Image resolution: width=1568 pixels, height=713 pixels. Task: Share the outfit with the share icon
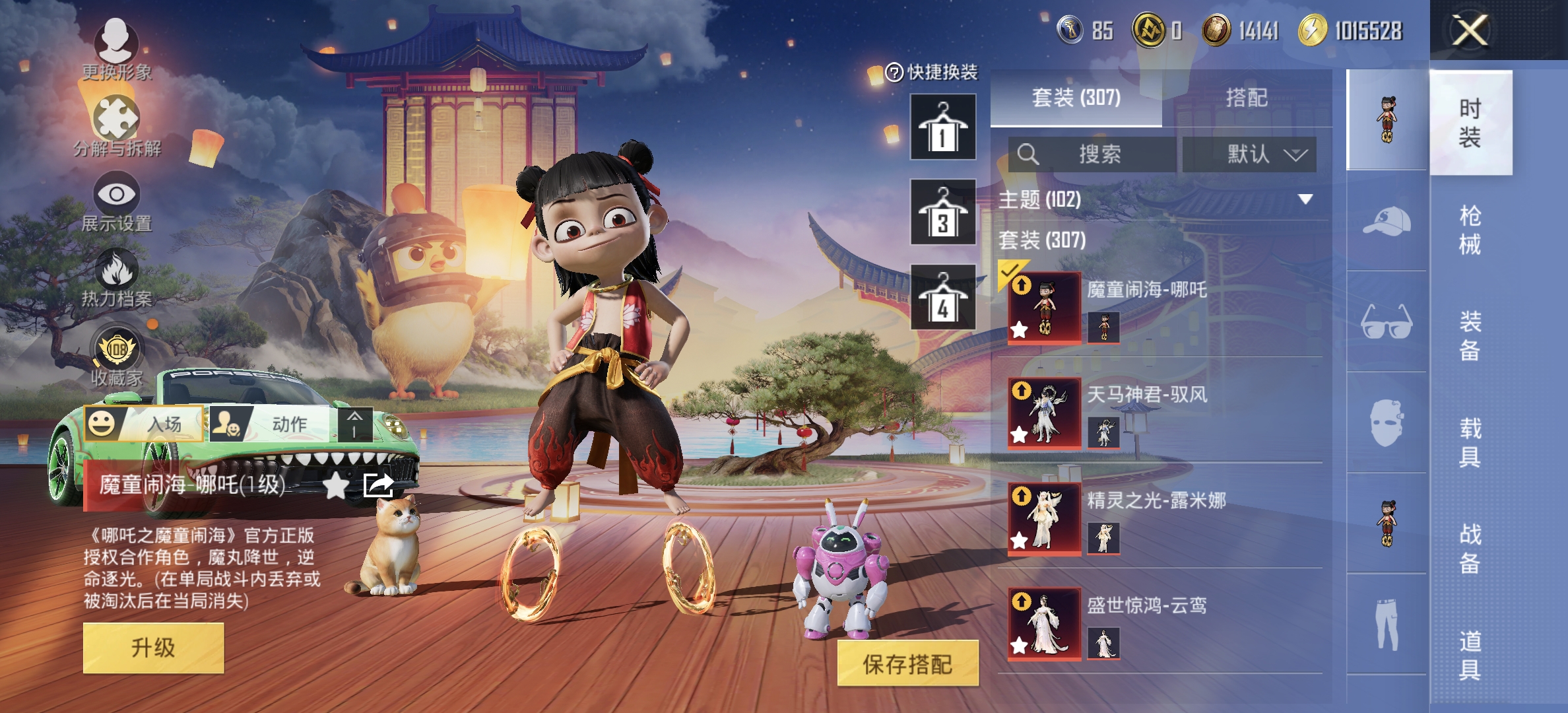[378, 486]
